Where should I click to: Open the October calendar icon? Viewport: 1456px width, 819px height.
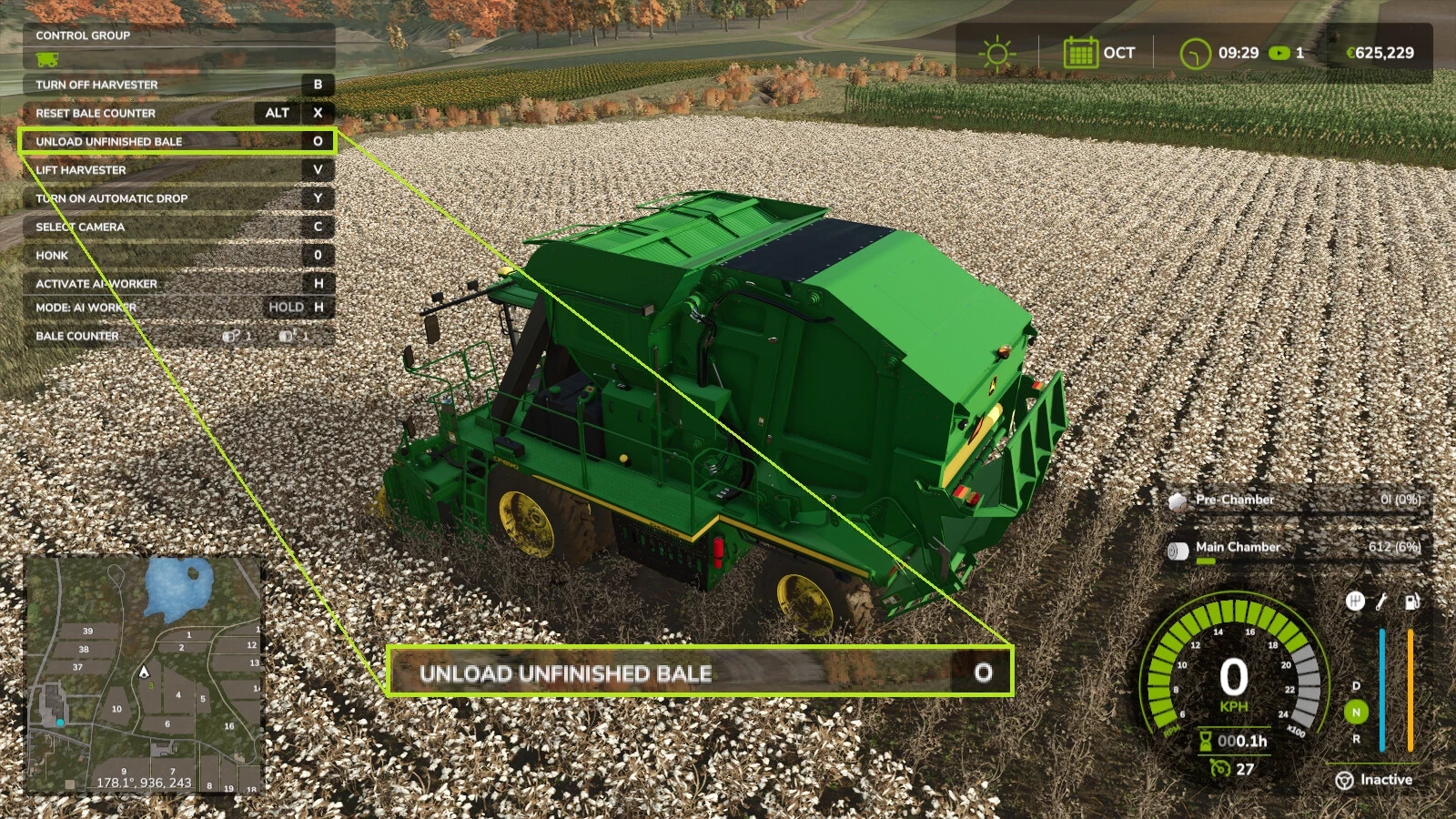[x=1080, y=53]
